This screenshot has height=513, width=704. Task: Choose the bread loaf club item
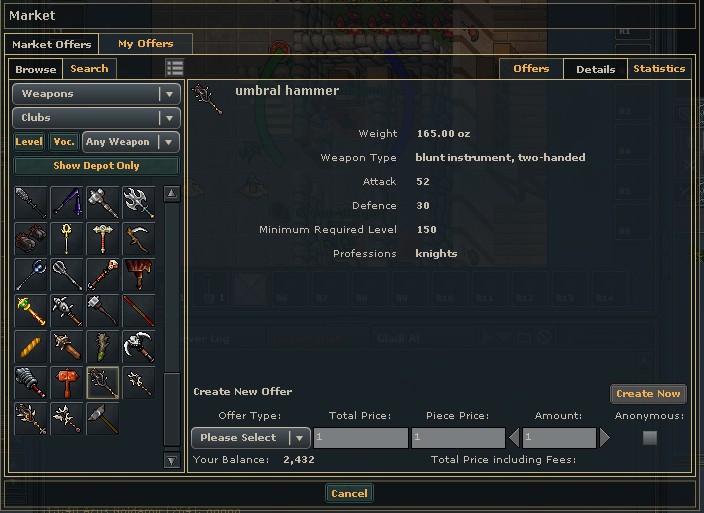31,346
